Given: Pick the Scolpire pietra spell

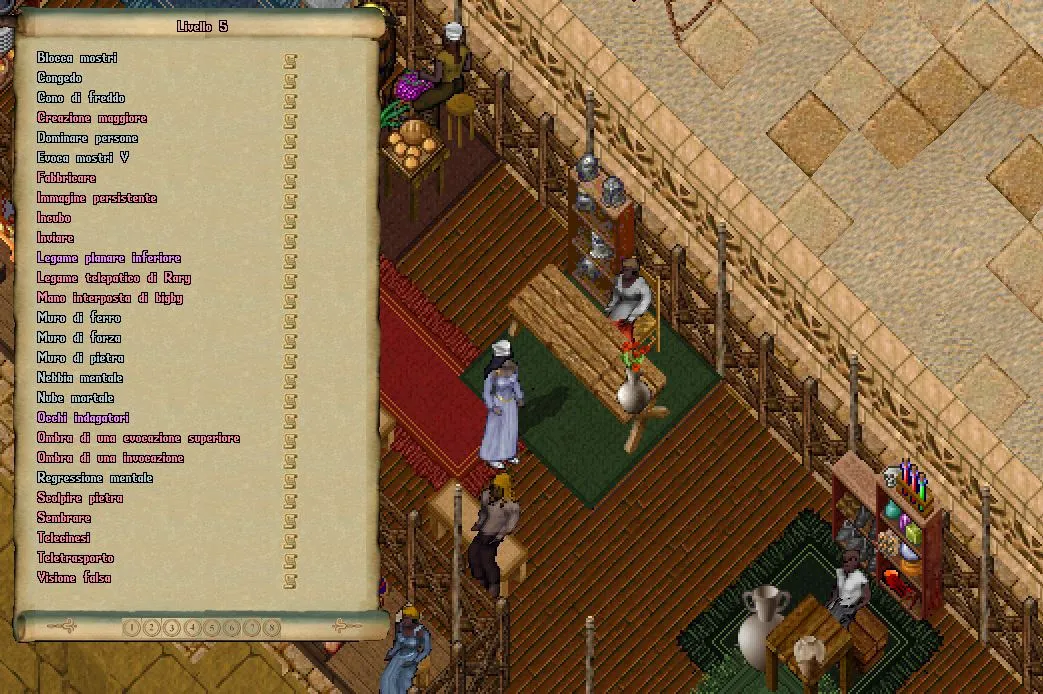Looking at the screenshot, I should (80, 498).
